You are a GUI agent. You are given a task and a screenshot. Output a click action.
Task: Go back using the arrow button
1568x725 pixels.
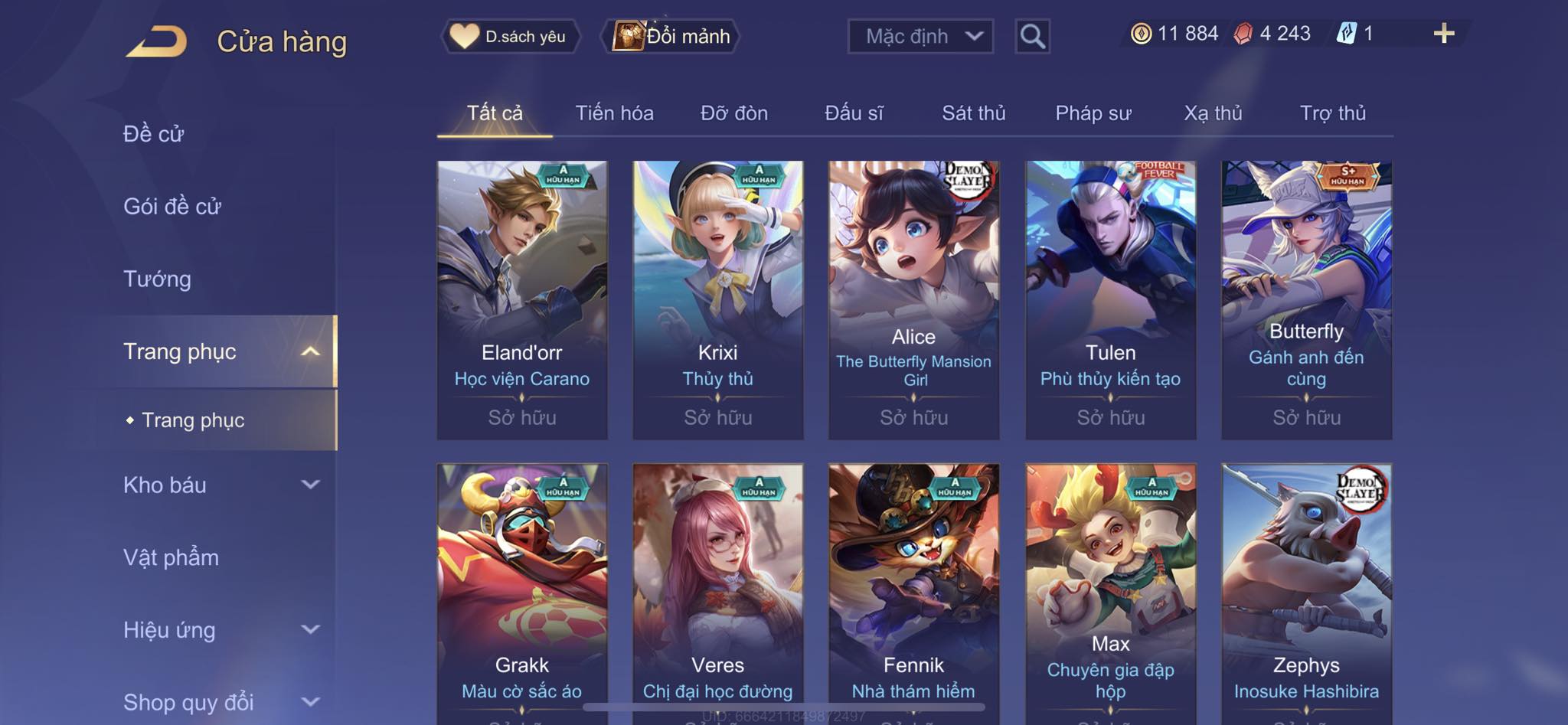click(x=157, y=41)
